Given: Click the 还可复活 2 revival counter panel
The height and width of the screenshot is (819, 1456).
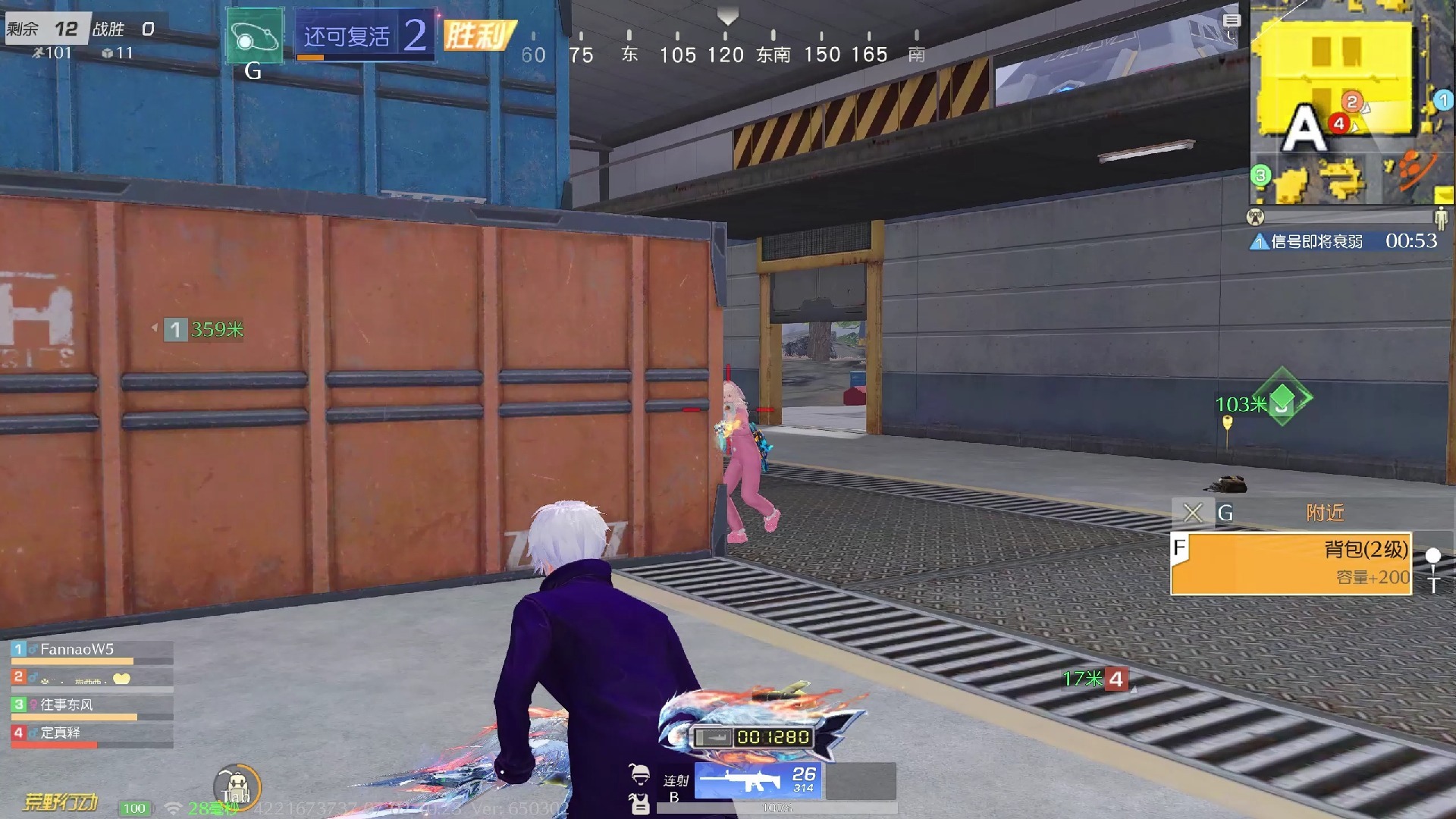Looking at the screenshot, I should tap(366, 36).
